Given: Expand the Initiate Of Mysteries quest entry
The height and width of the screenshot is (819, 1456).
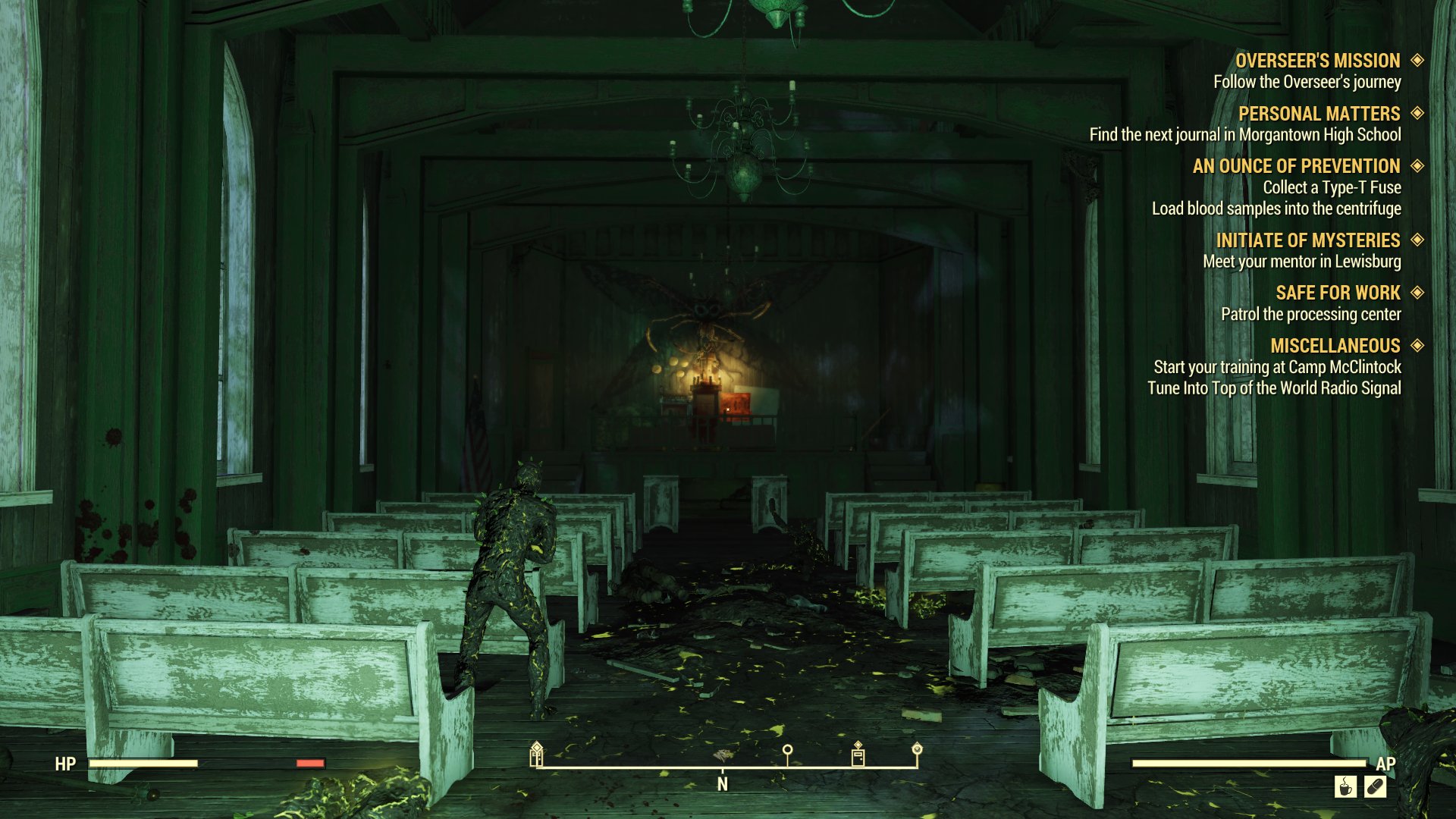Looking at the screenshot, I should point(1417,240).
